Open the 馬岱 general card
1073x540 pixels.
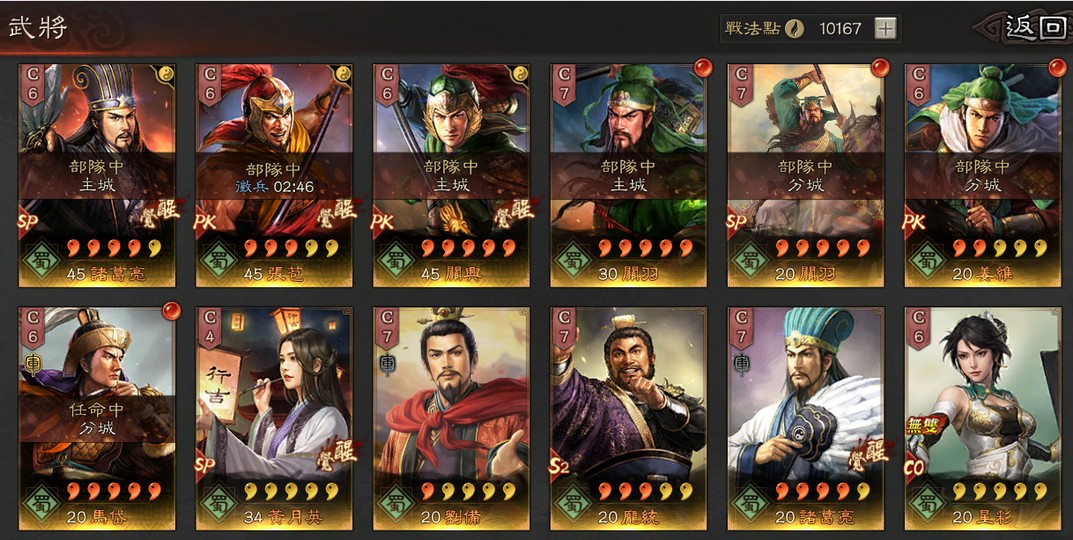(97, 418)
